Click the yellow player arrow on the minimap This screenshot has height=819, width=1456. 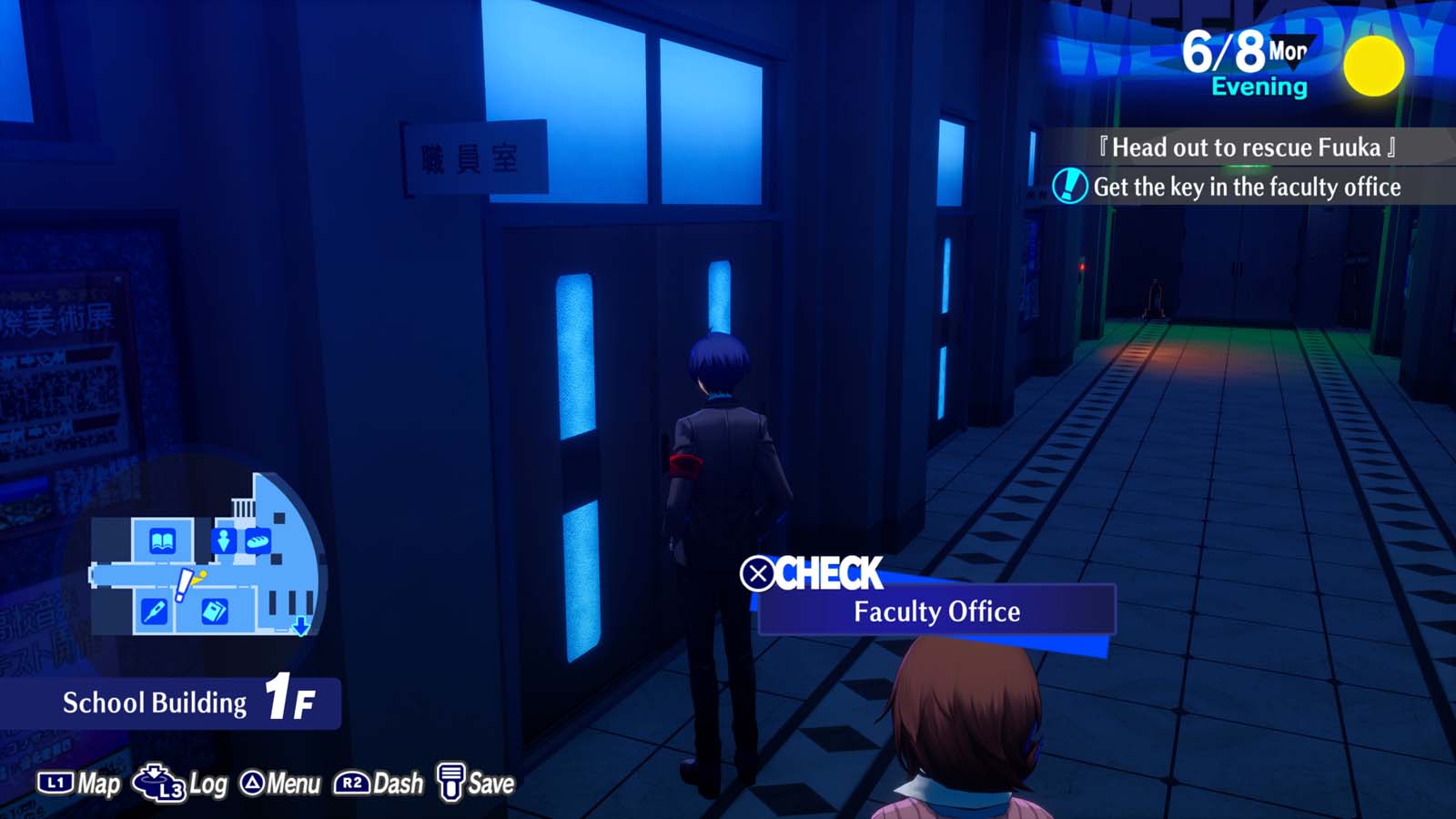tap(197, 578)
